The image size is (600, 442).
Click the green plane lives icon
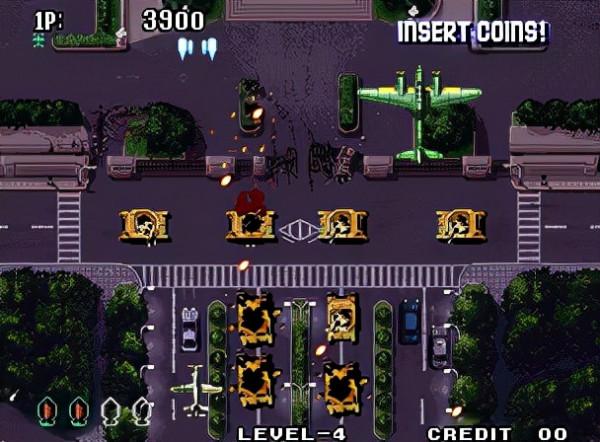(x=39, y=40)
